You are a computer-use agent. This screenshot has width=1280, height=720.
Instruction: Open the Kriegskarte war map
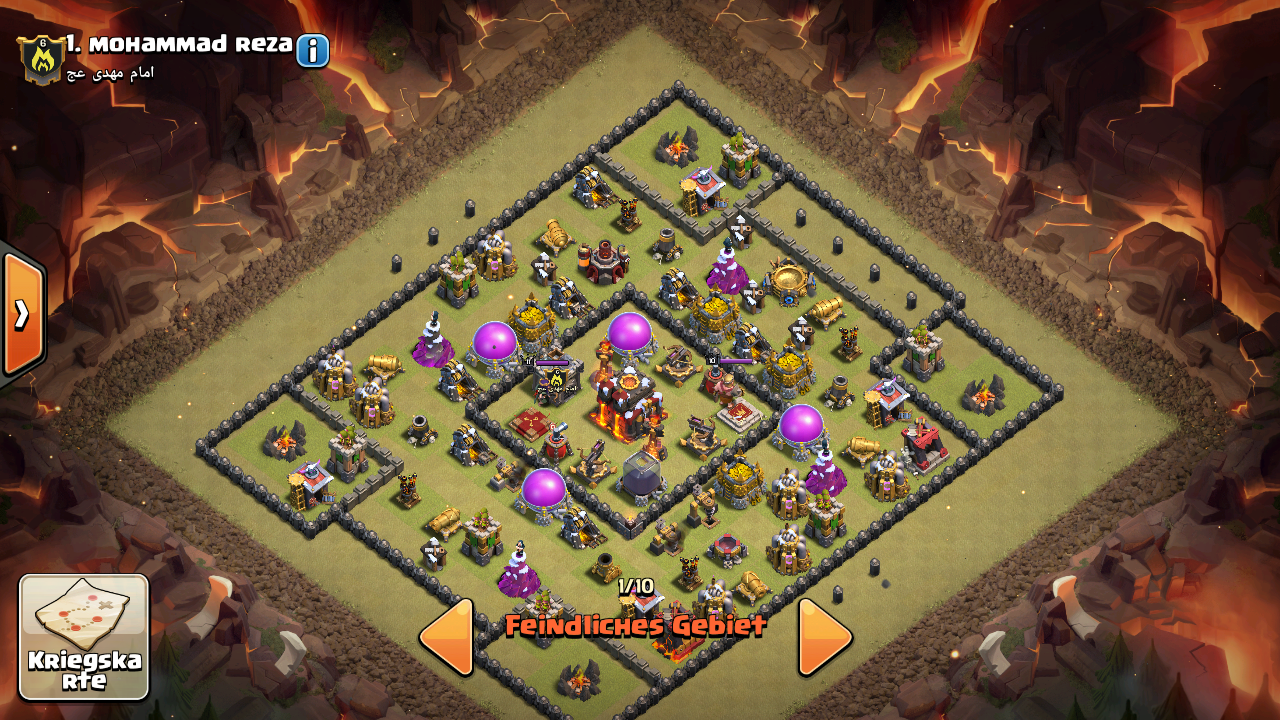[x=84, y=637]
